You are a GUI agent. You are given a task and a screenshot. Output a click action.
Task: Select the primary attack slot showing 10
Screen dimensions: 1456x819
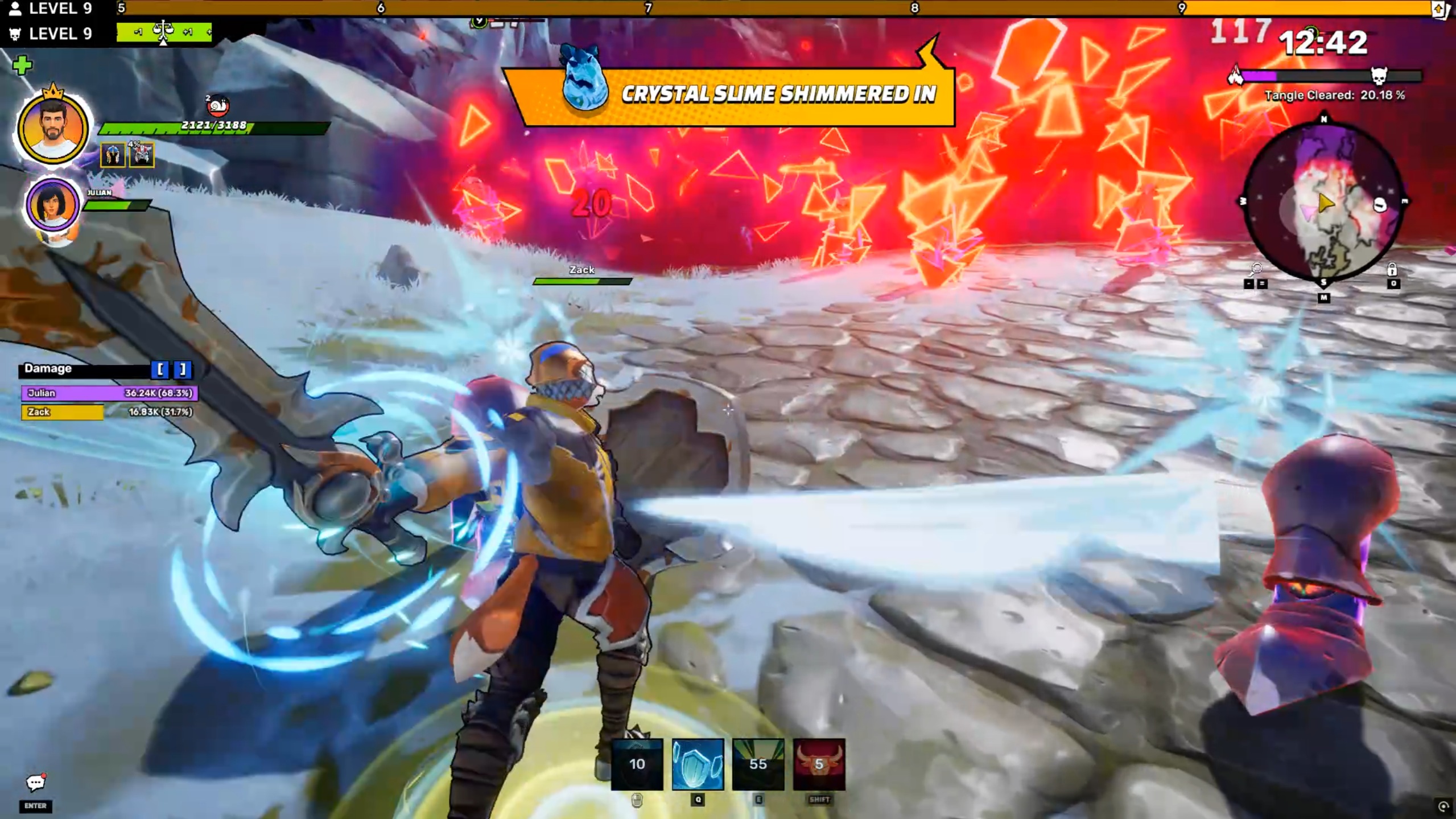point(637,764)
